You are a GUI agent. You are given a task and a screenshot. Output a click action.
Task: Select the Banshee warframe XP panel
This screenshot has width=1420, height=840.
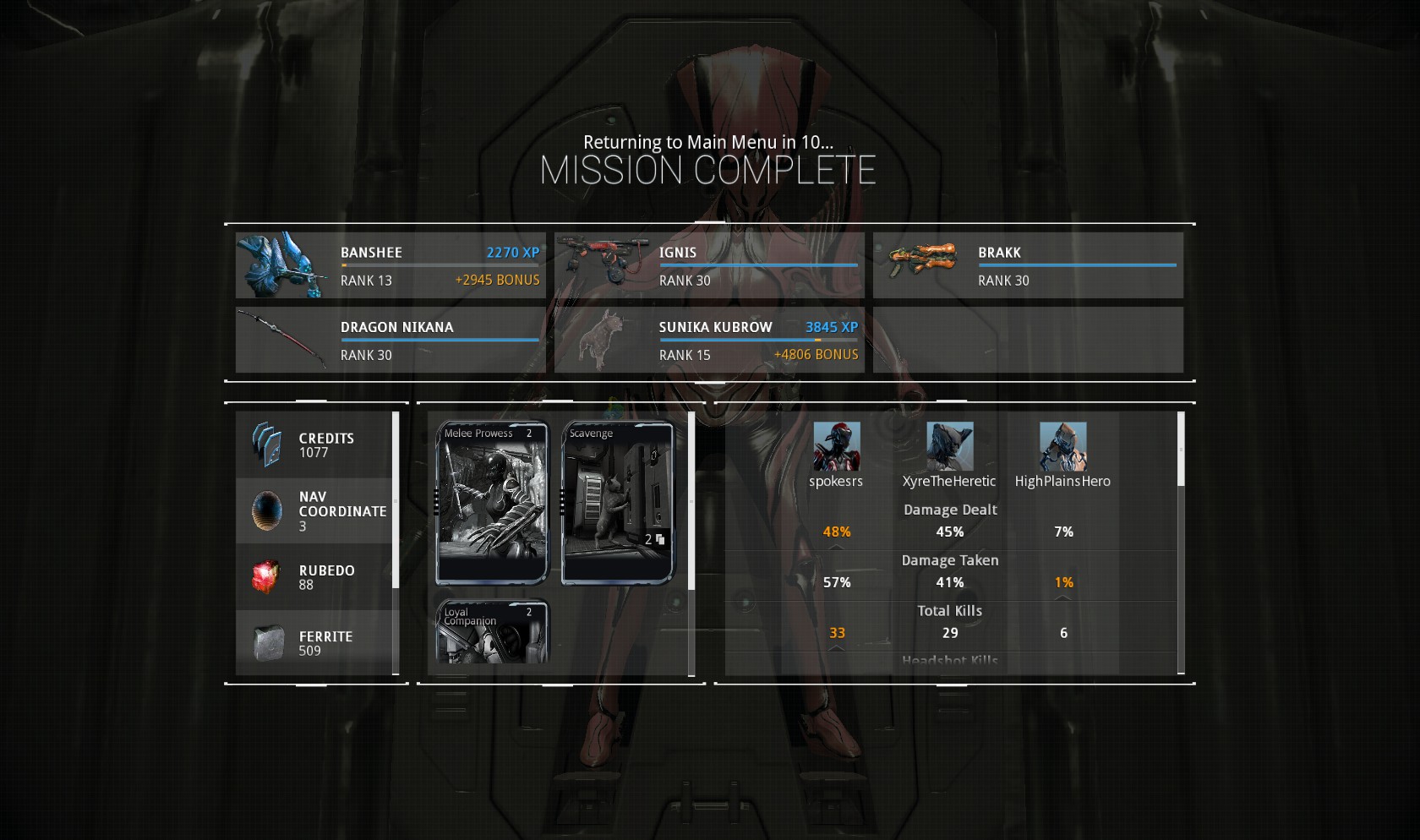pyautogui.click(x=390, y=265)
